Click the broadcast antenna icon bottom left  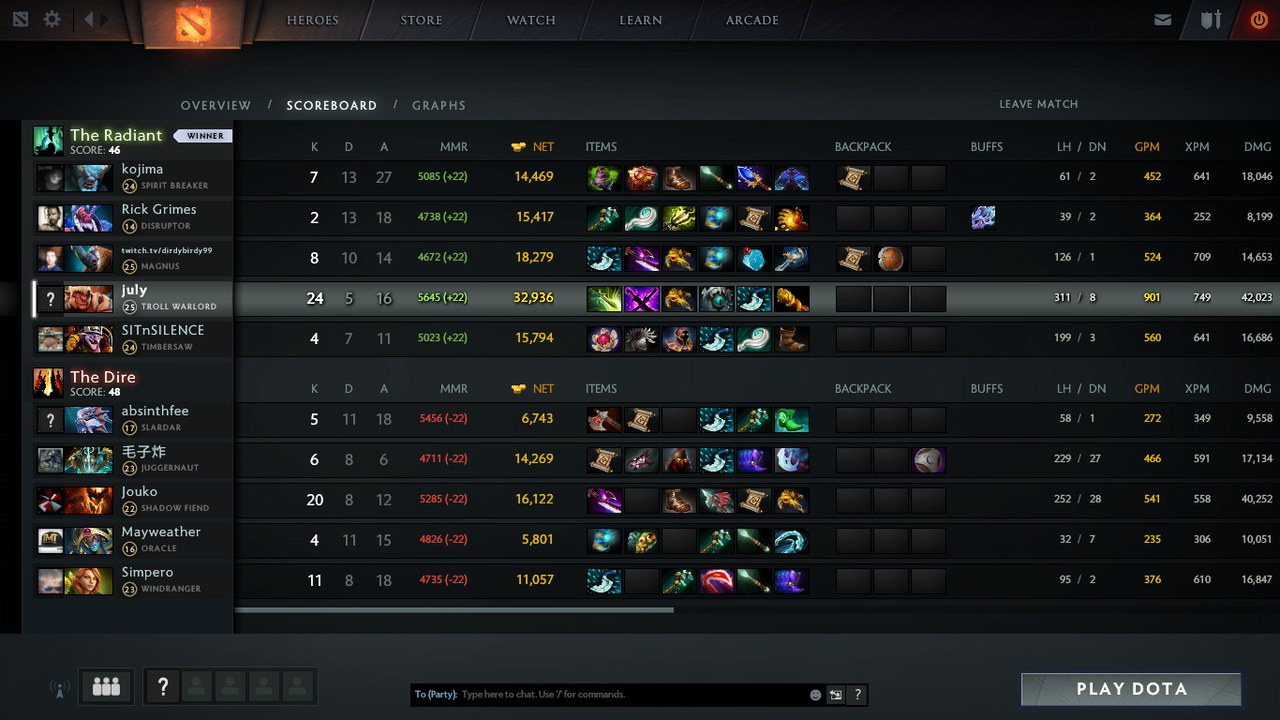(x=58, y=687)
